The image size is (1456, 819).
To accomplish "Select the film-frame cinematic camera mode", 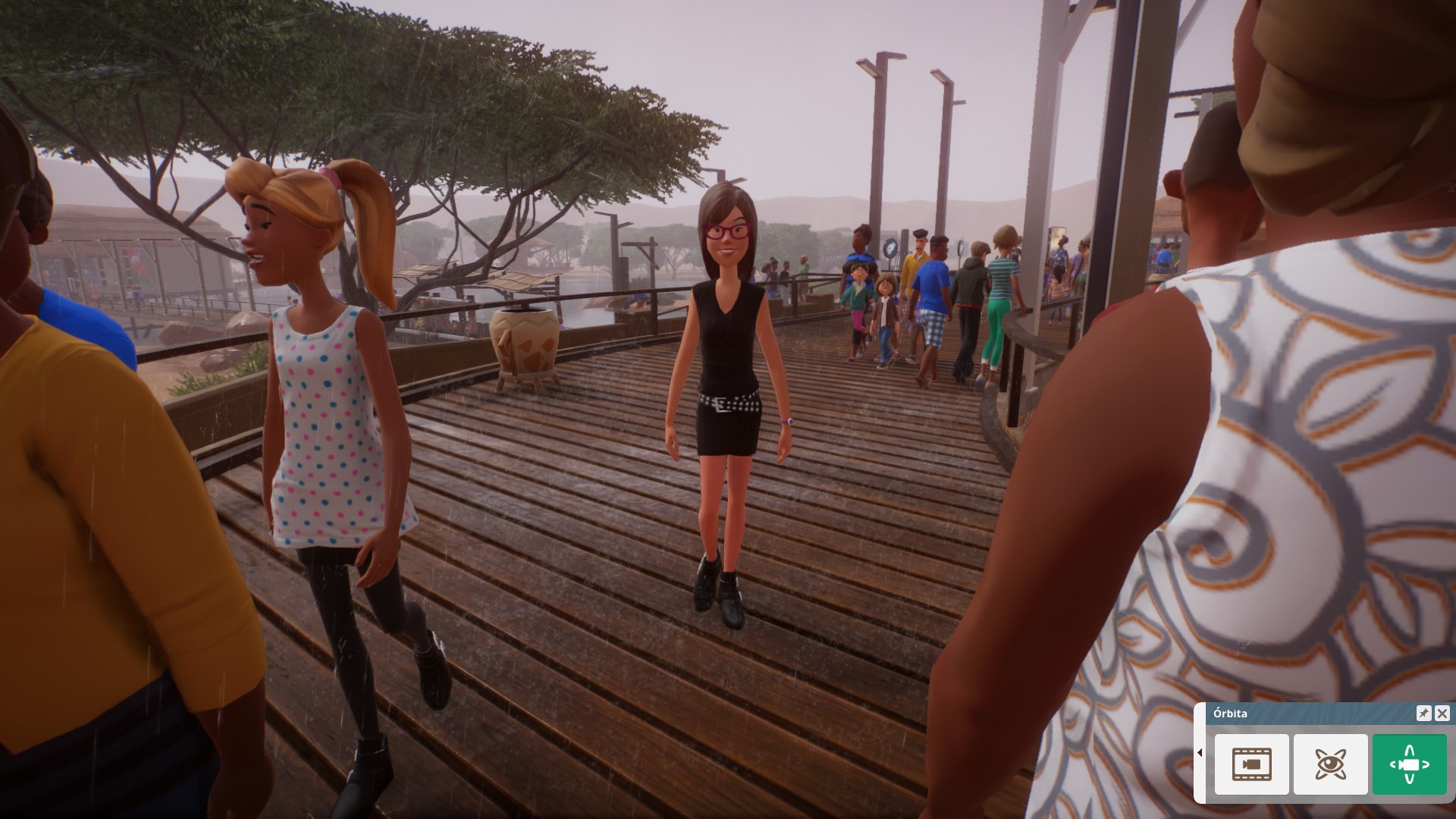I will click(x=1251, y=764).
